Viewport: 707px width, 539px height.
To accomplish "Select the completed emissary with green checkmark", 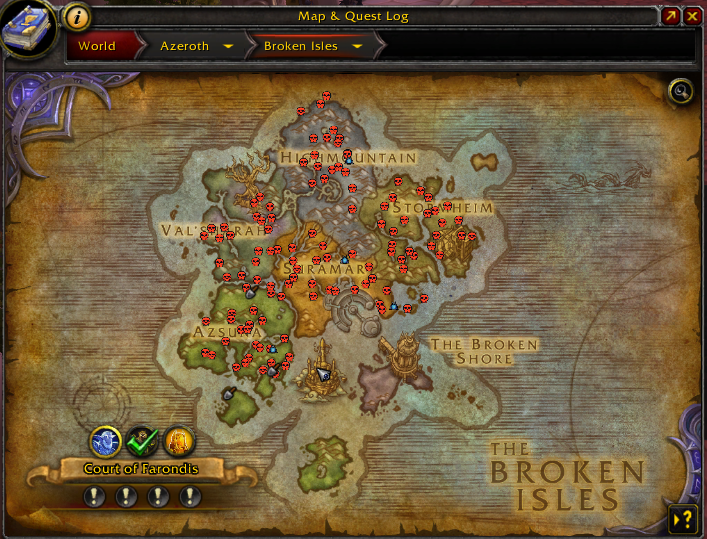I will pos(142,440).
